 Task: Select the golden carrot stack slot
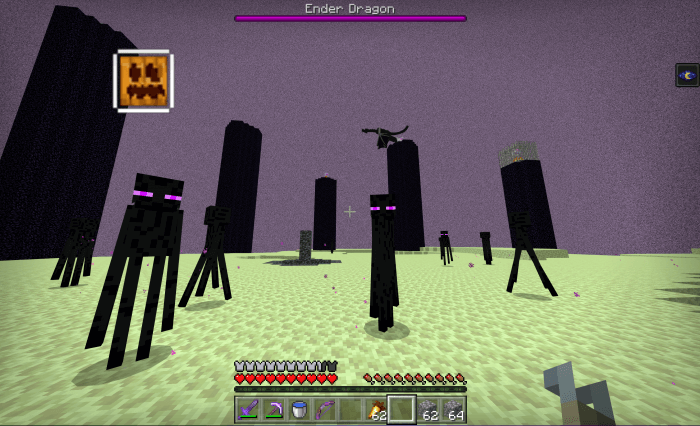coord(376,409)
